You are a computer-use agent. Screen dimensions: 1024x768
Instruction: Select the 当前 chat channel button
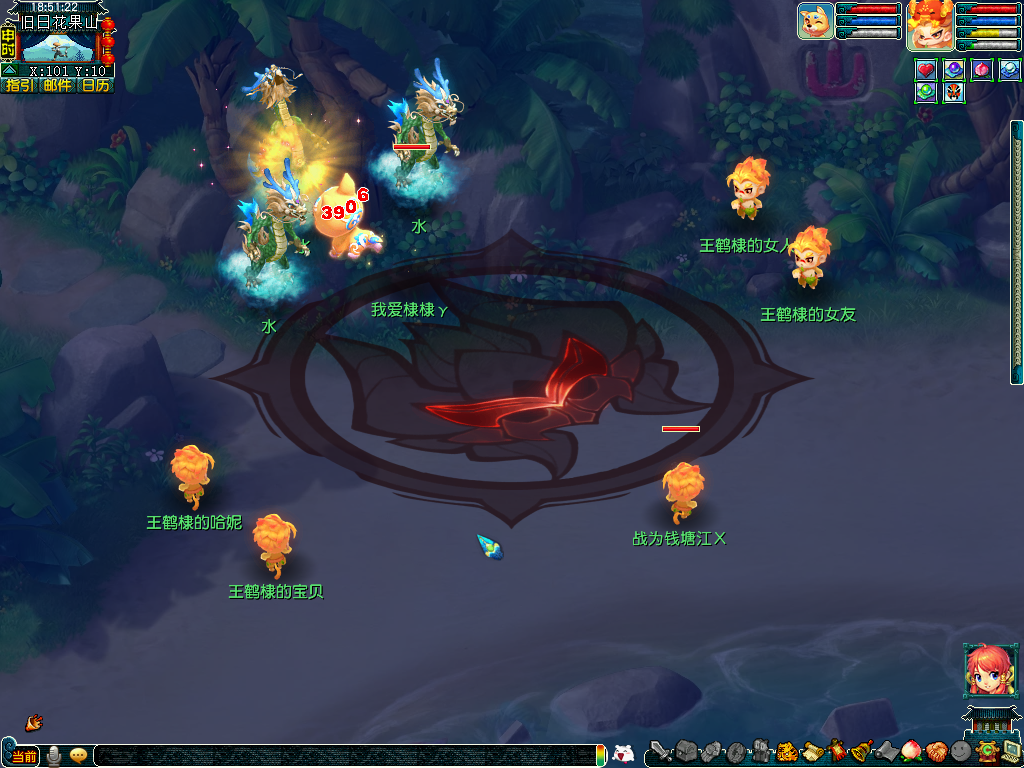click(23, 756)
